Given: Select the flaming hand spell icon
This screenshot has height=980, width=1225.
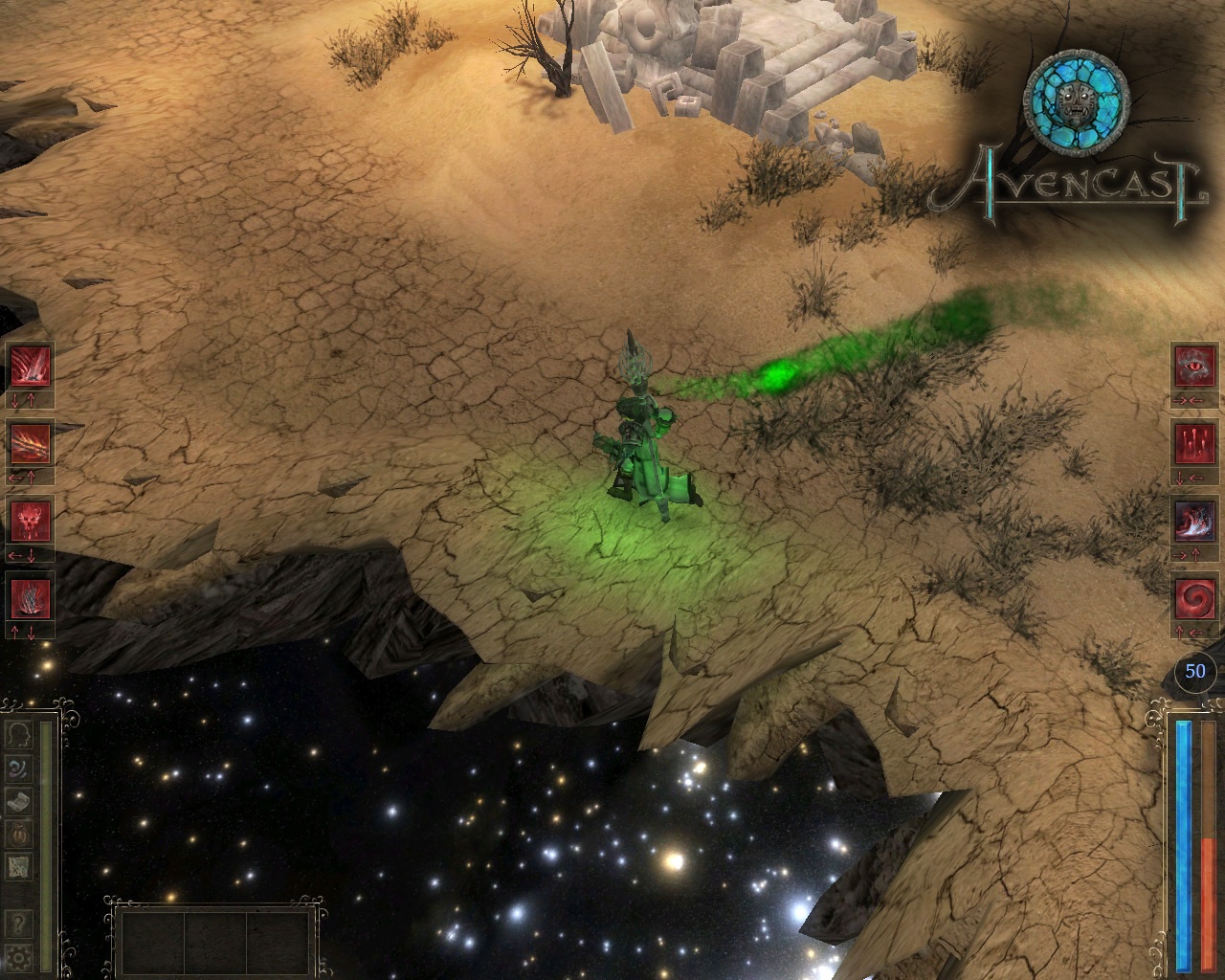Looking at the screenshot, I should click(30, 442).
